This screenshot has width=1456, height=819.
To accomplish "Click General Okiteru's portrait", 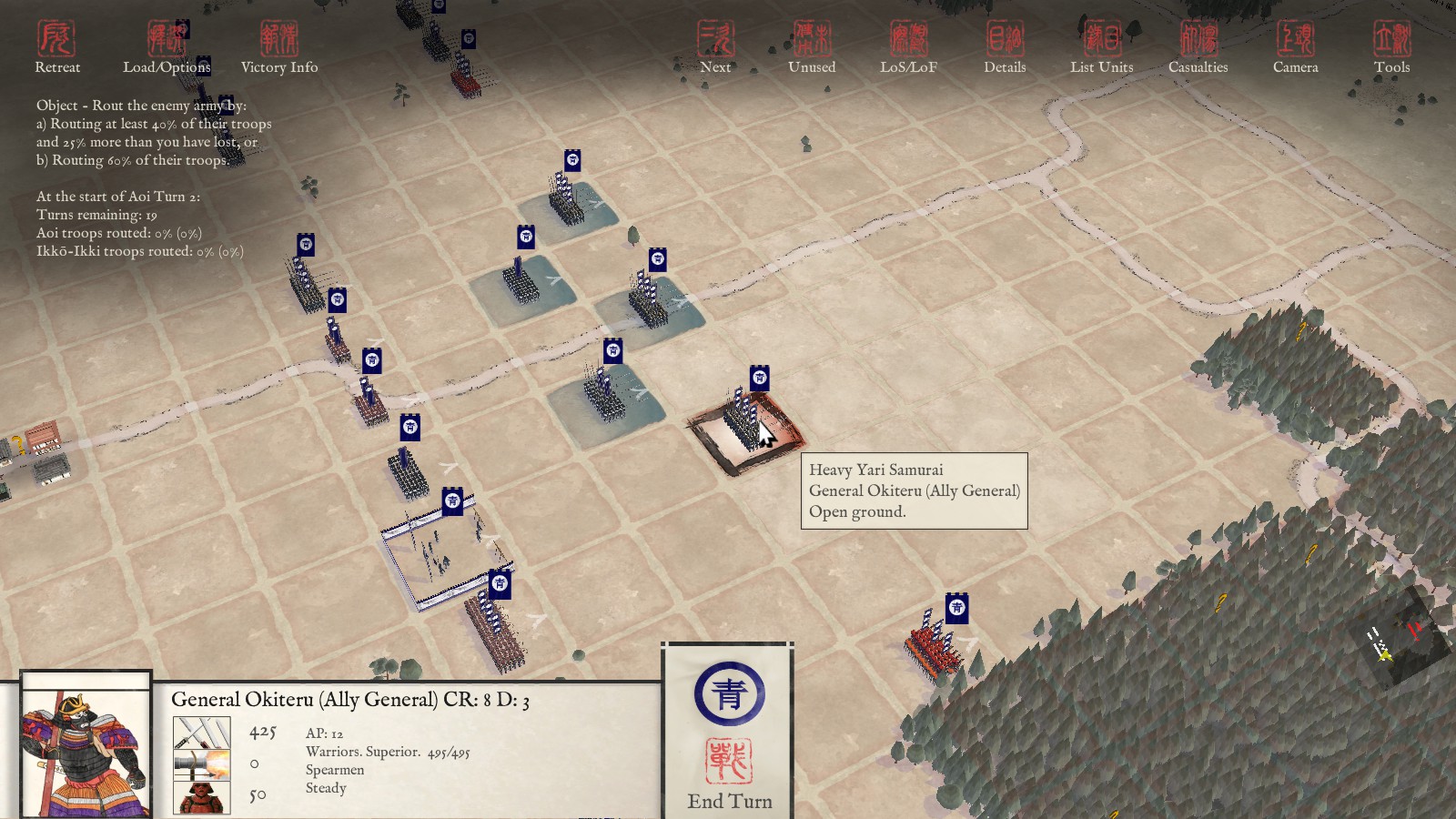I will pos(86,746).
